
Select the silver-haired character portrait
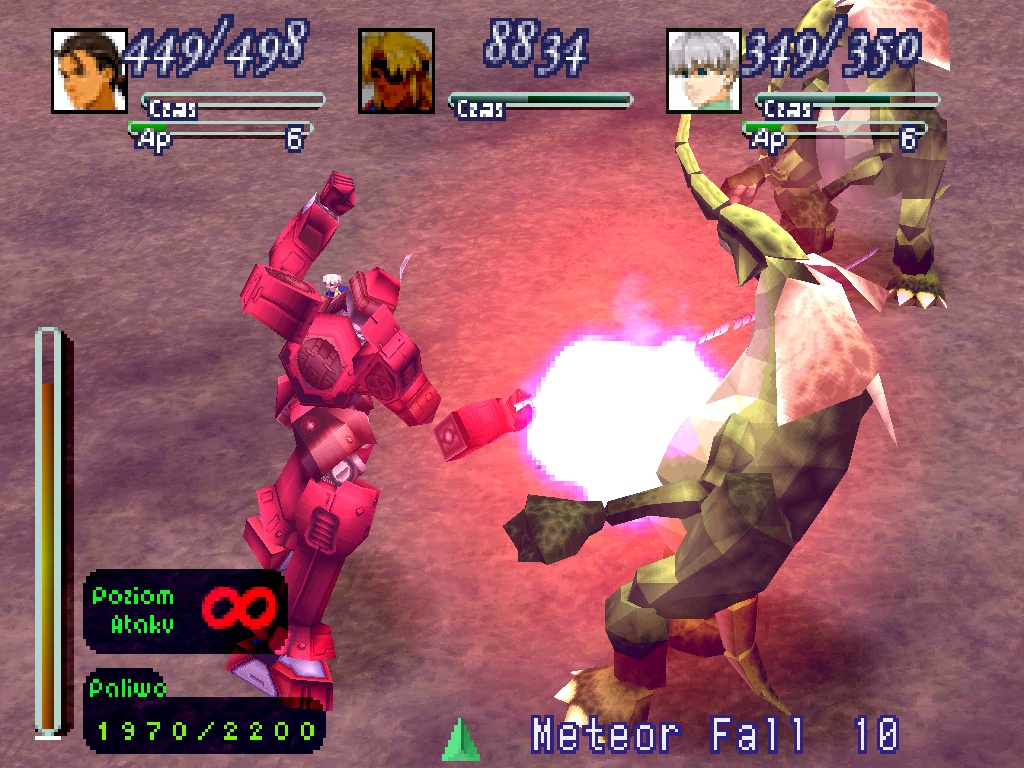pyautogui.click(x=703, y=70)
